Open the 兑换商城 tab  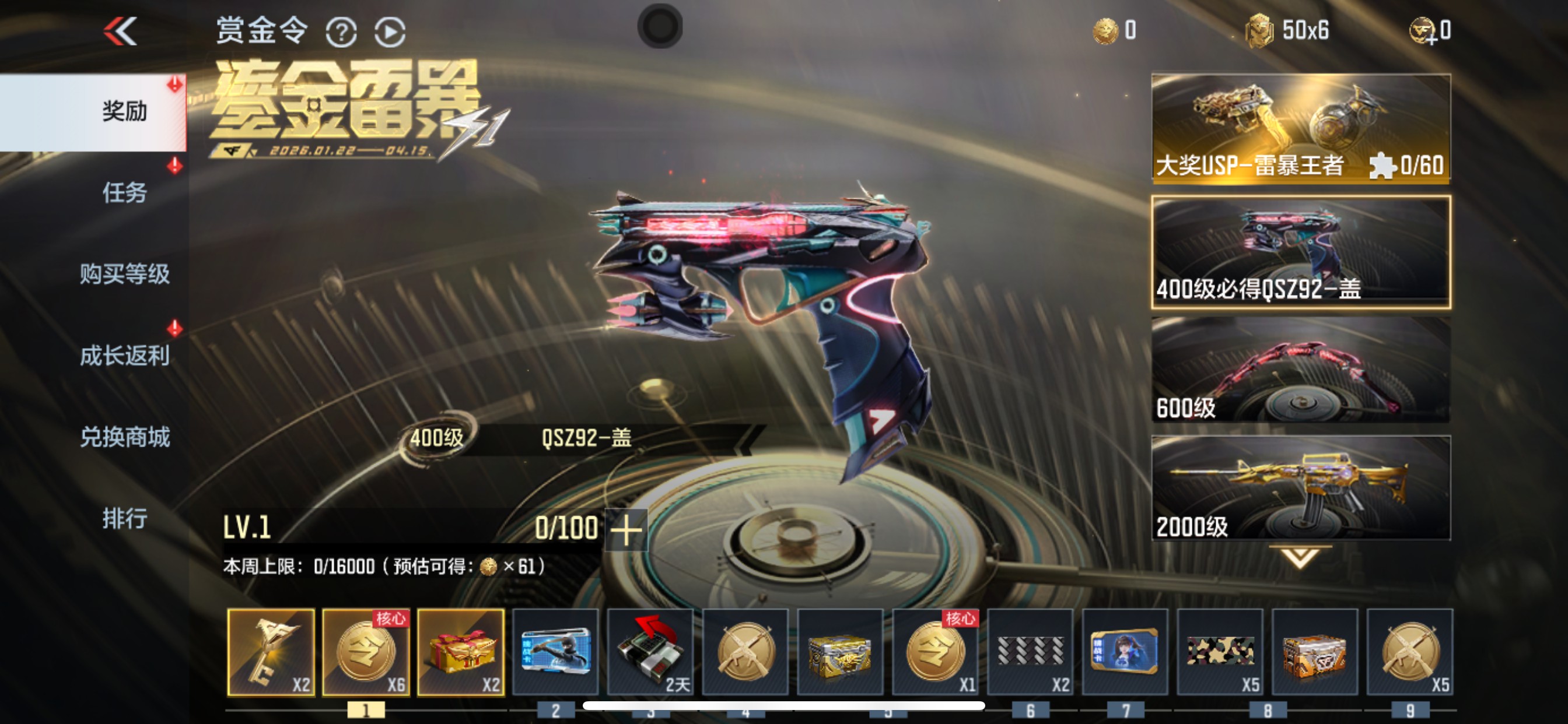126,437
